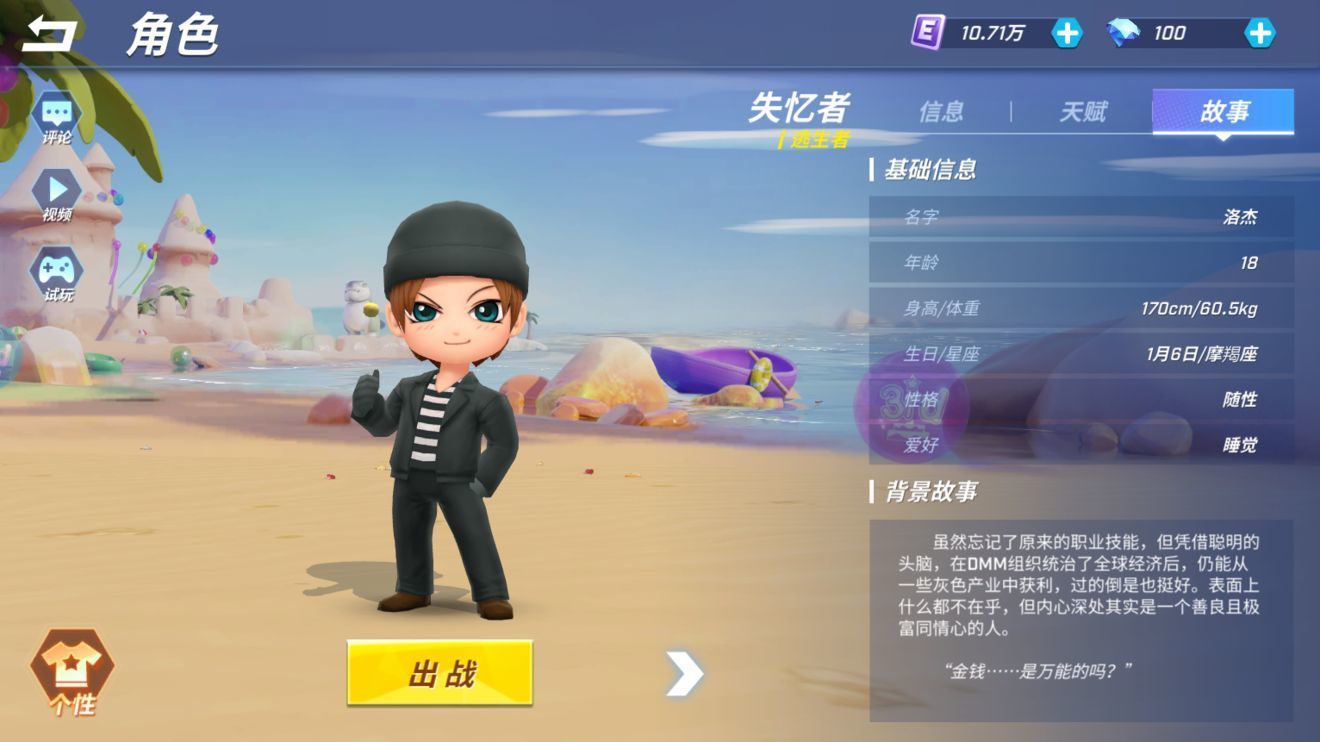Viewport: 1320px width, 742px height.
Task: Click the E currency emblem icon
Action: (x=930, y=33)
